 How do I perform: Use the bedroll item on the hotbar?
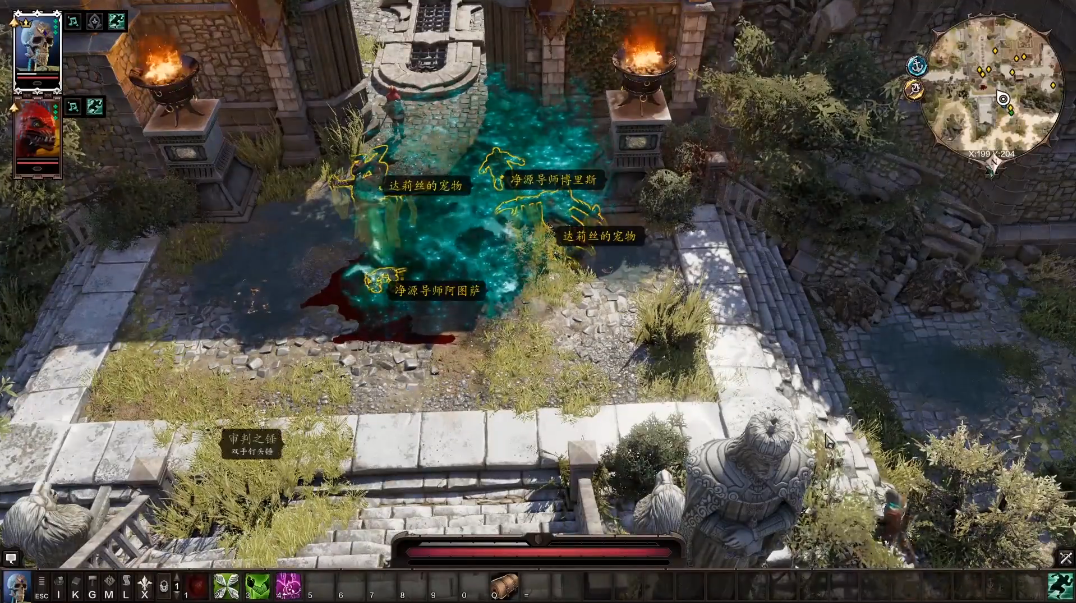tap(505, 585)
